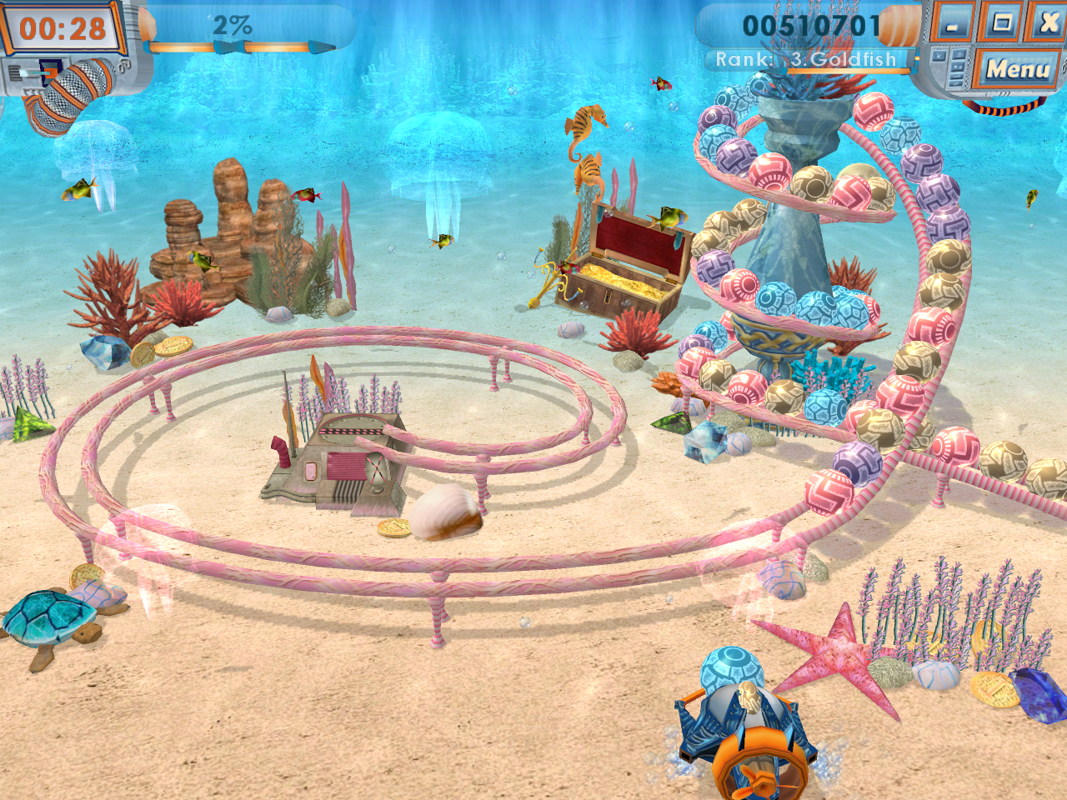1067x800 pixels.
Task: Open the game Menu
Action: [x=1017, y=69]
